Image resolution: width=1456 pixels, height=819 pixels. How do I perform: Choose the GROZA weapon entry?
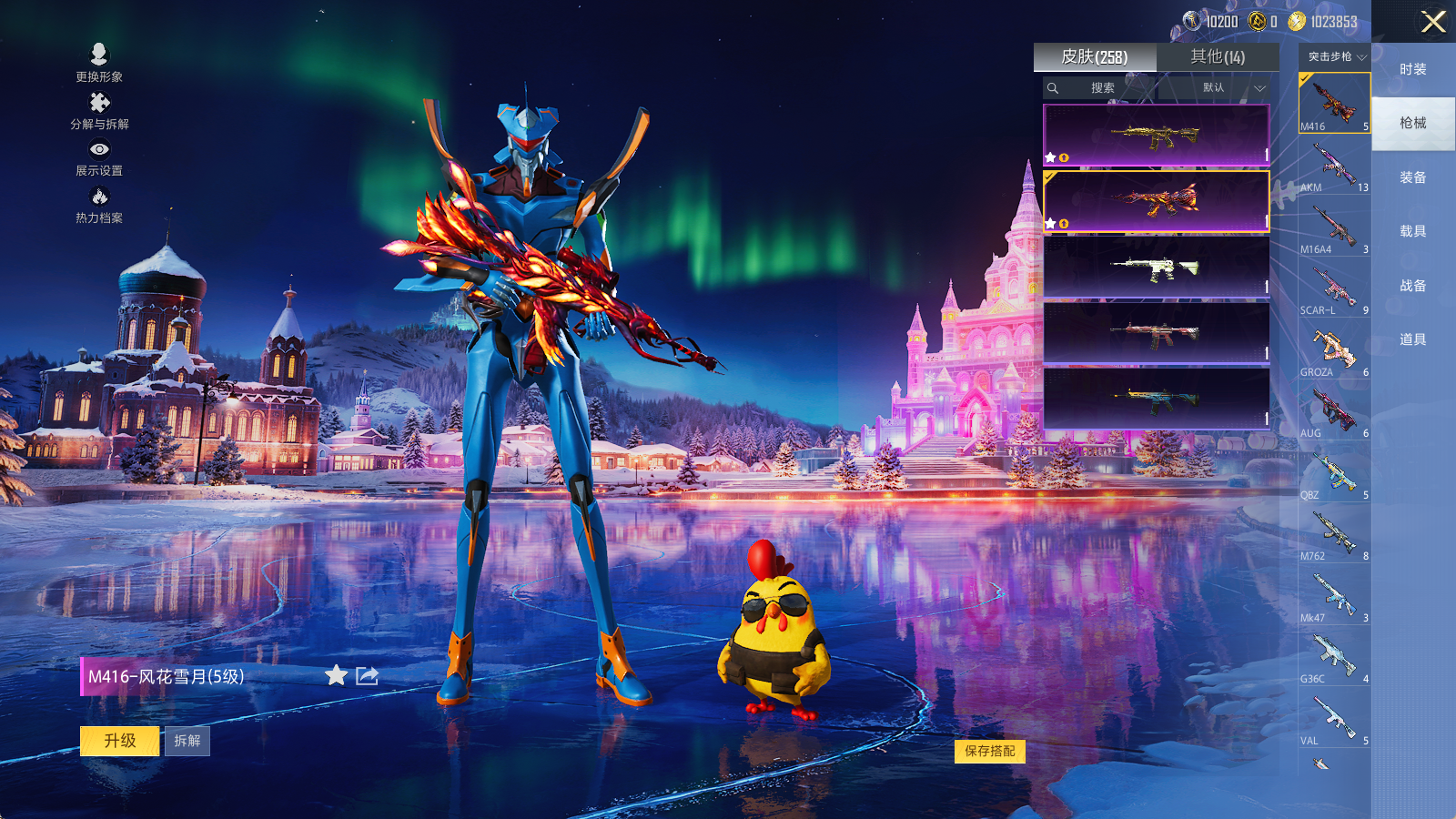[x=1334, y=351]
